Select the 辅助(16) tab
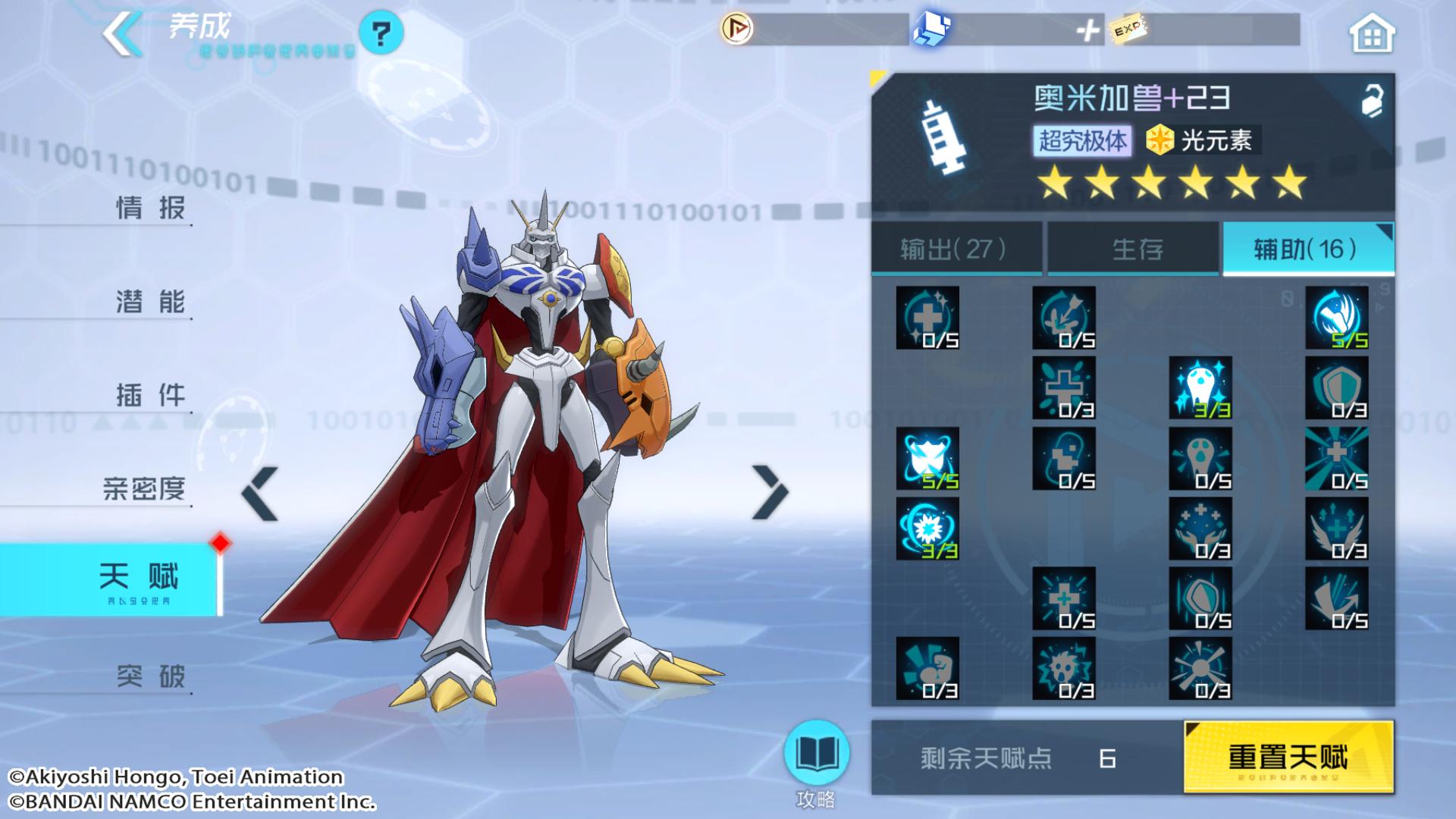Screen dimensions: 1456x819 [1306, 249]
